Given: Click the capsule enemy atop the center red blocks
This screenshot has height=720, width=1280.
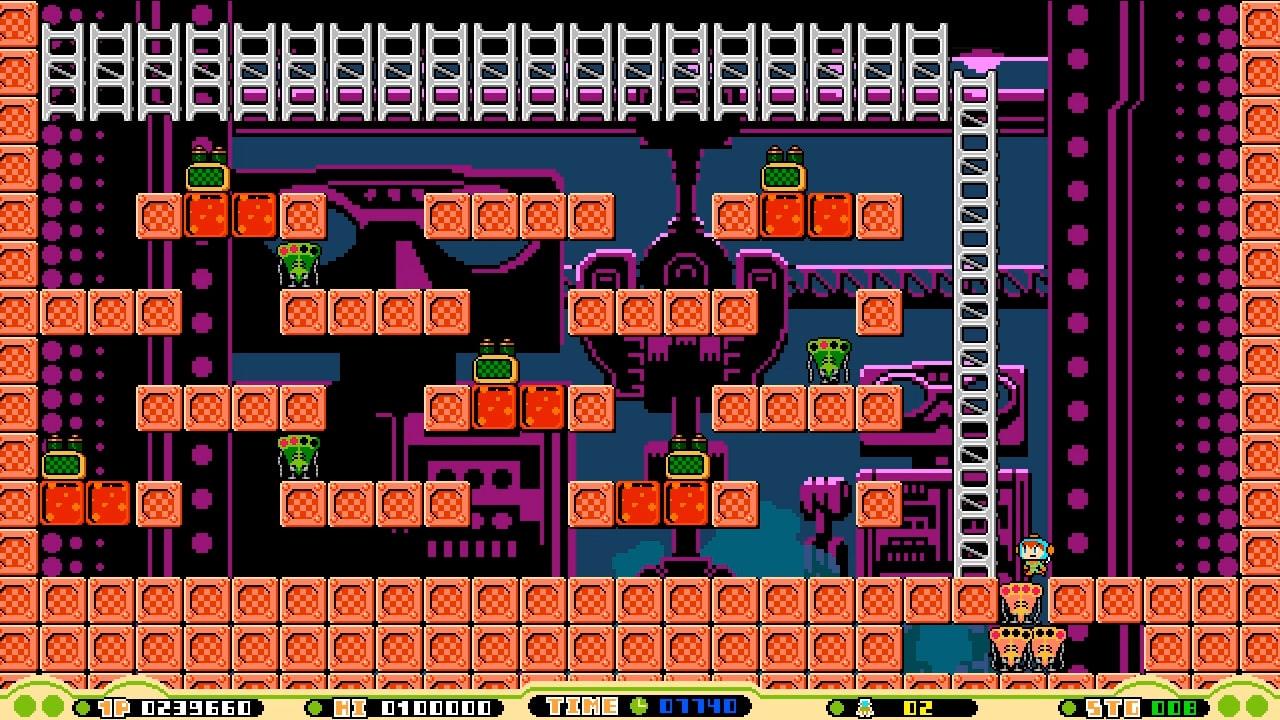Looking at the screenshot, I should coord(497,369).
